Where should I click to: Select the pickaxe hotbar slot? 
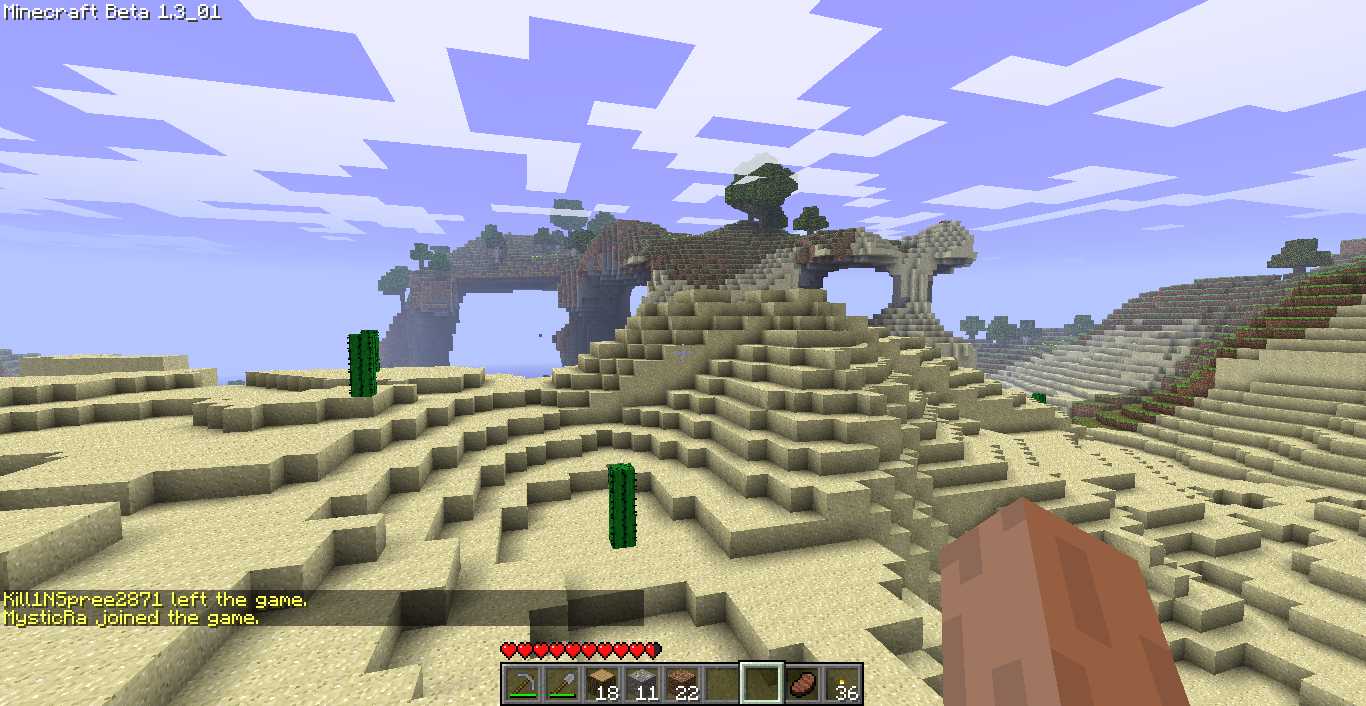tap(520, 684)
